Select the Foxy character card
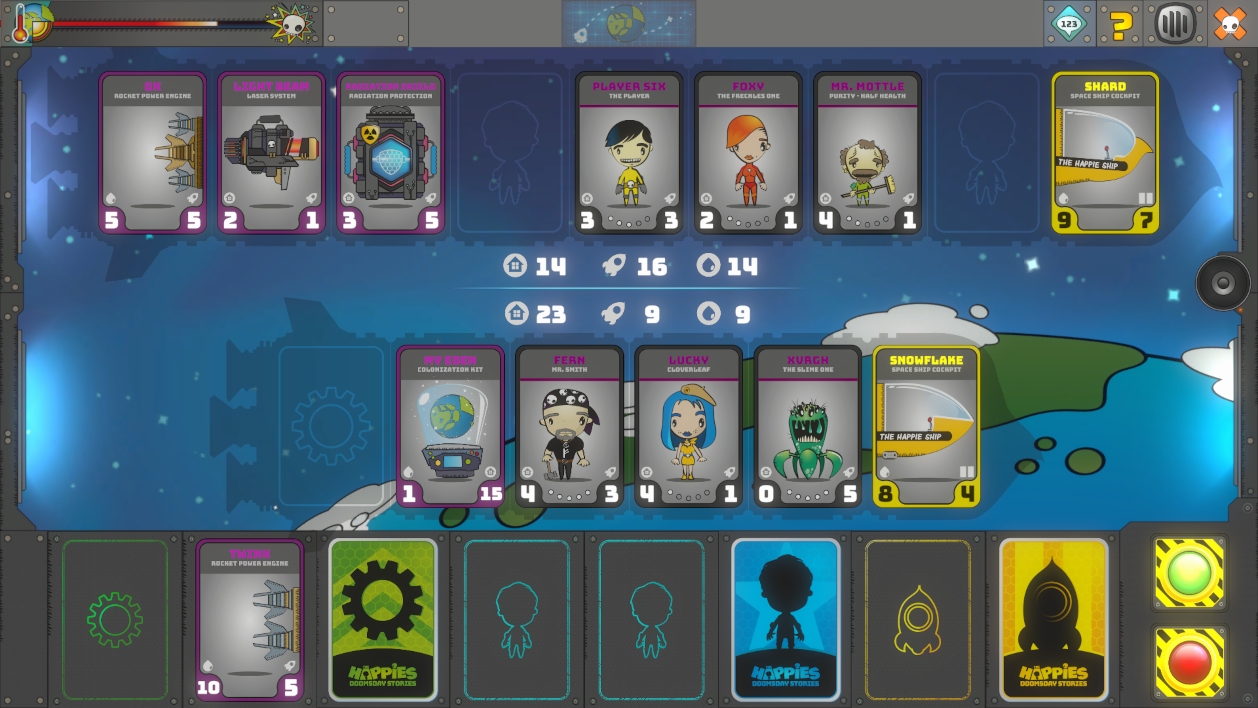 (x=748, y=153)
